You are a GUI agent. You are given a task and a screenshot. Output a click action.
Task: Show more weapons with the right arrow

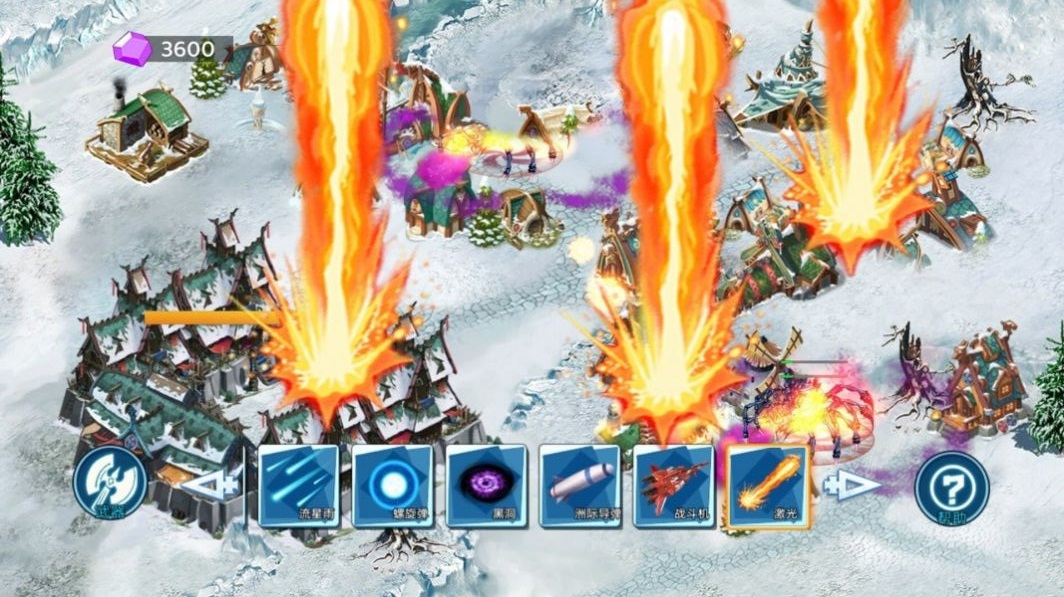click(851, 485)
